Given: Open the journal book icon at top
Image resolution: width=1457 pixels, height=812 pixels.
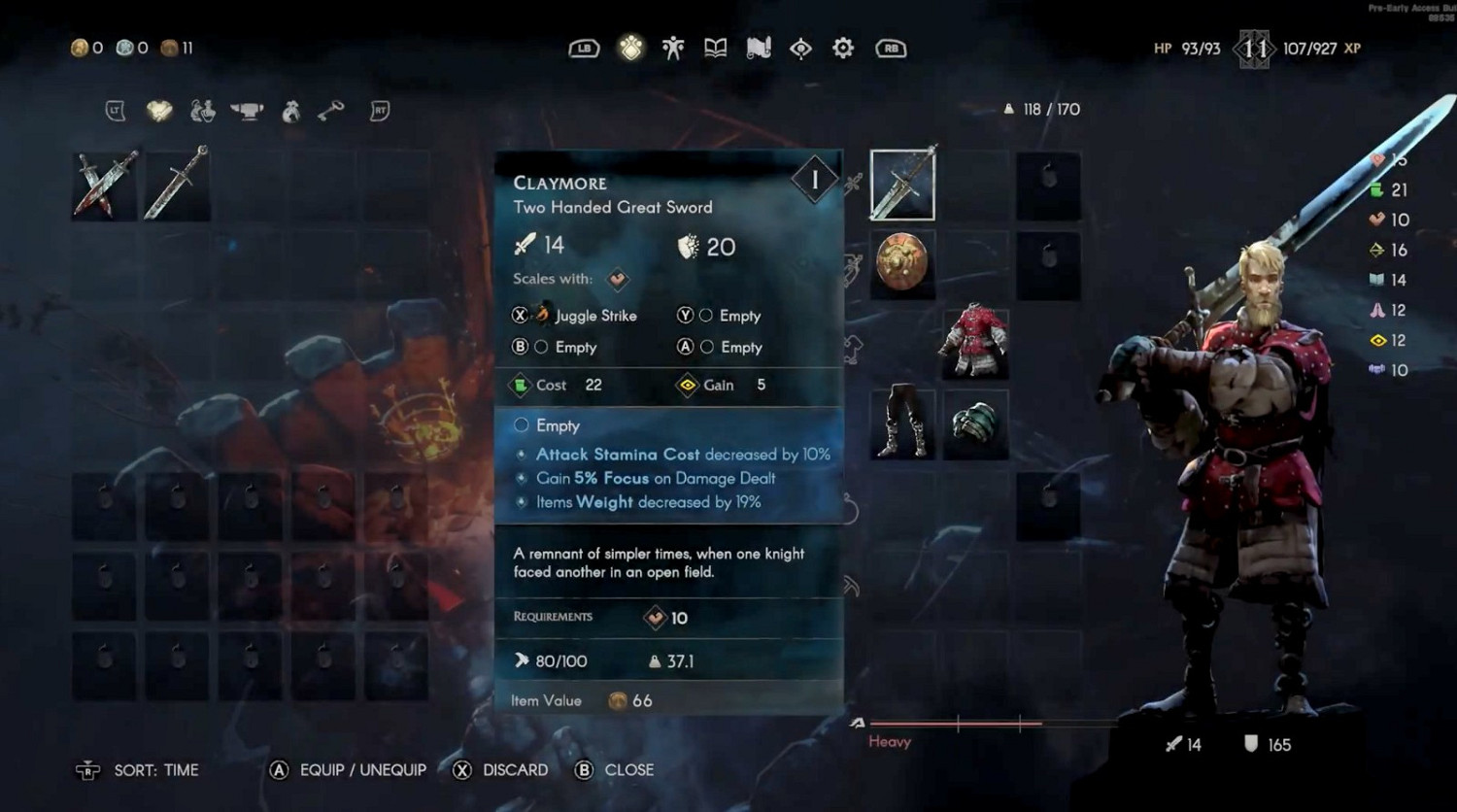Looking at the screenshot, I should tap(715, 48).
